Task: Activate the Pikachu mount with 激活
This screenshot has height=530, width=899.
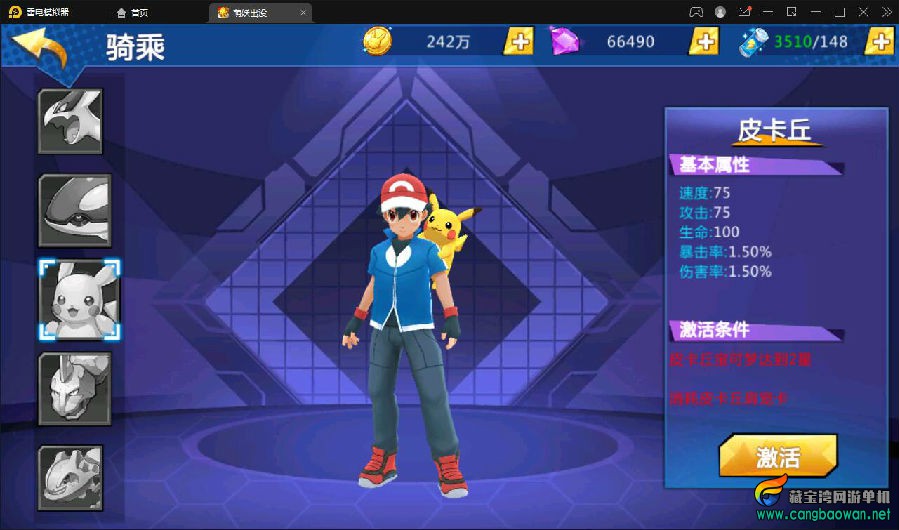Action: [777, 457]
